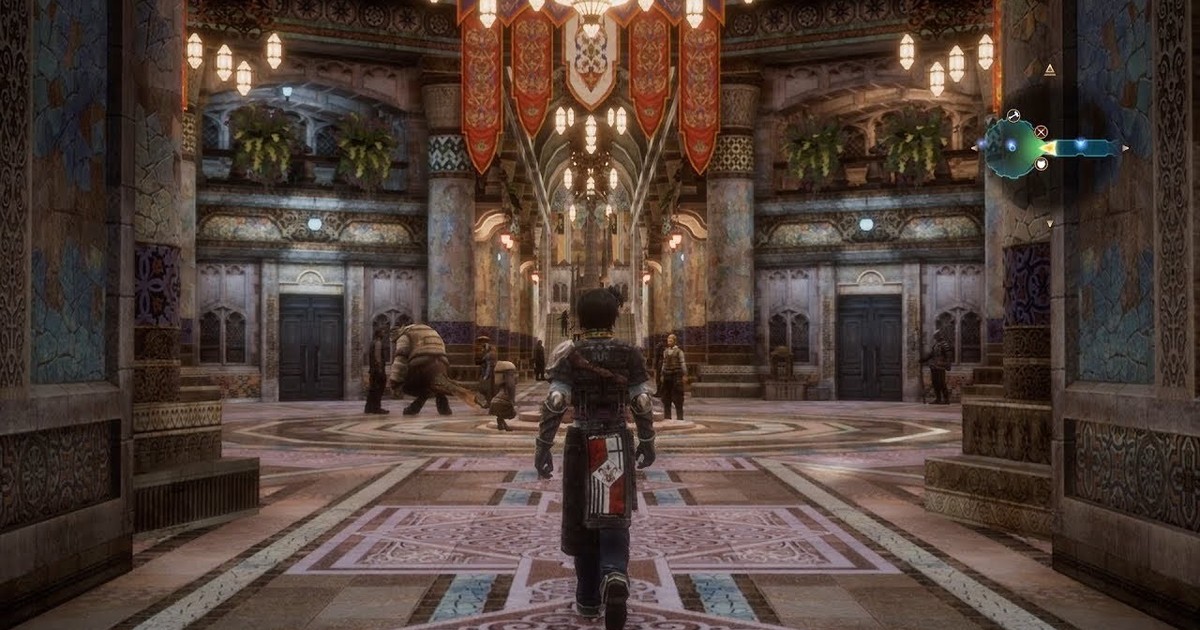Select the crossed-swords marker on the minimap
1200x630 pixels.
pos(1041,131)
